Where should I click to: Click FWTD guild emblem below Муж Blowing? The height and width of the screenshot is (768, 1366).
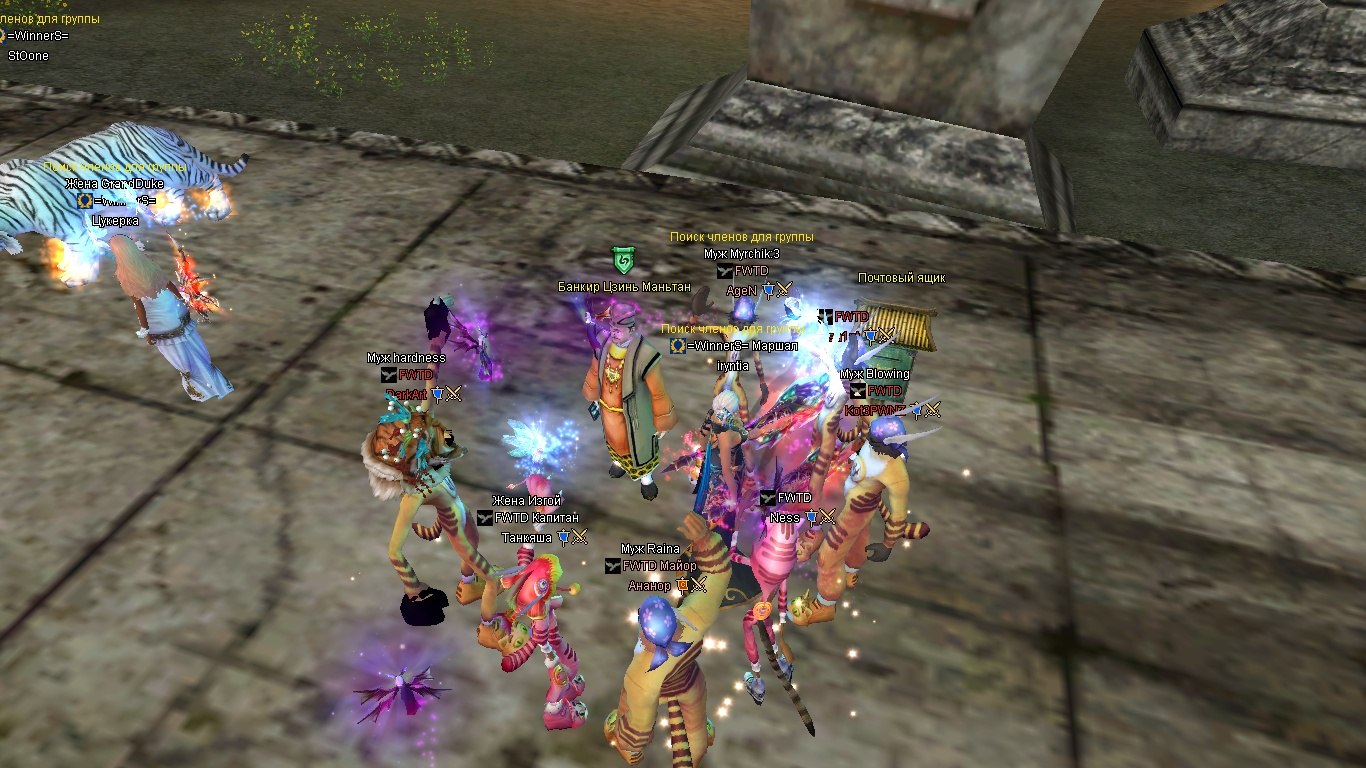(x=857, y=392)
